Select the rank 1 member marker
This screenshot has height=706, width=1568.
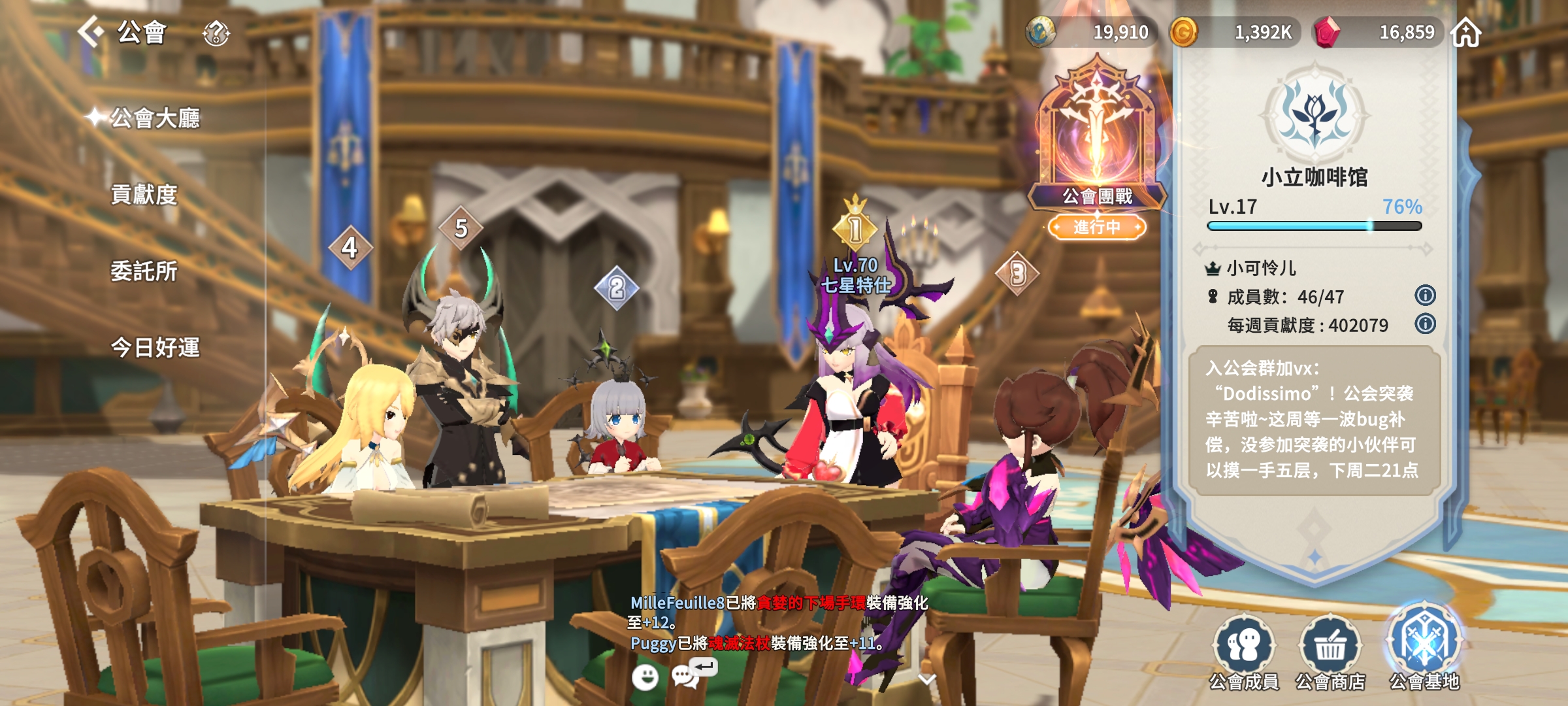(855, 229)
